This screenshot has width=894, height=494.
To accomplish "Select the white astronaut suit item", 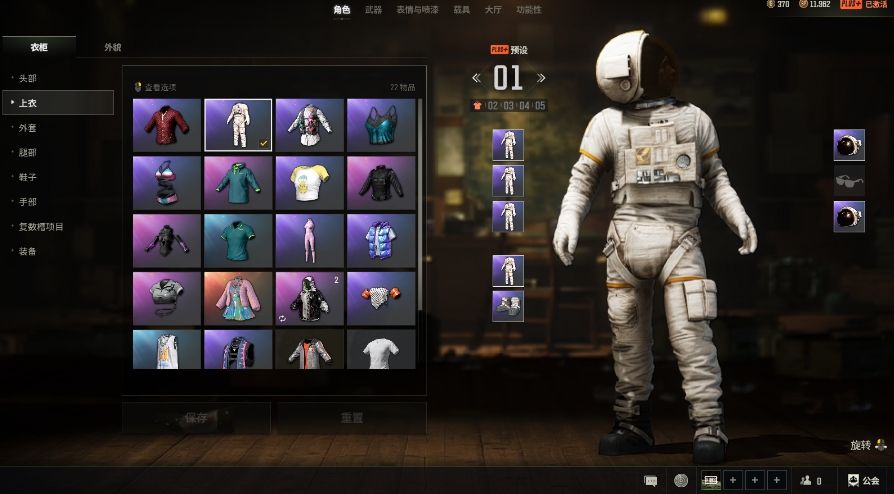I will click(238, 125).
